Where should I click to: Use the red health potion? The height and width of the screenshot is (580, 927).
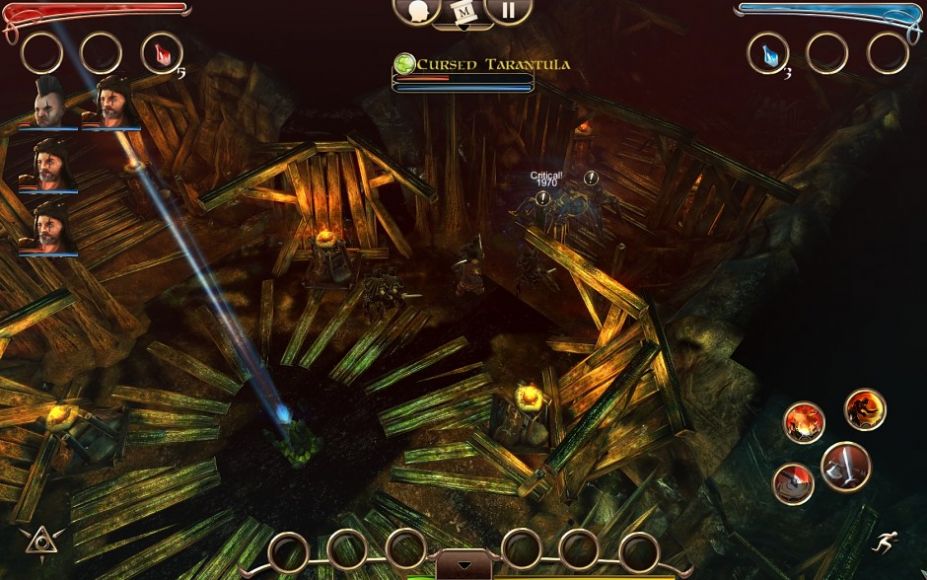click(161, 52)
